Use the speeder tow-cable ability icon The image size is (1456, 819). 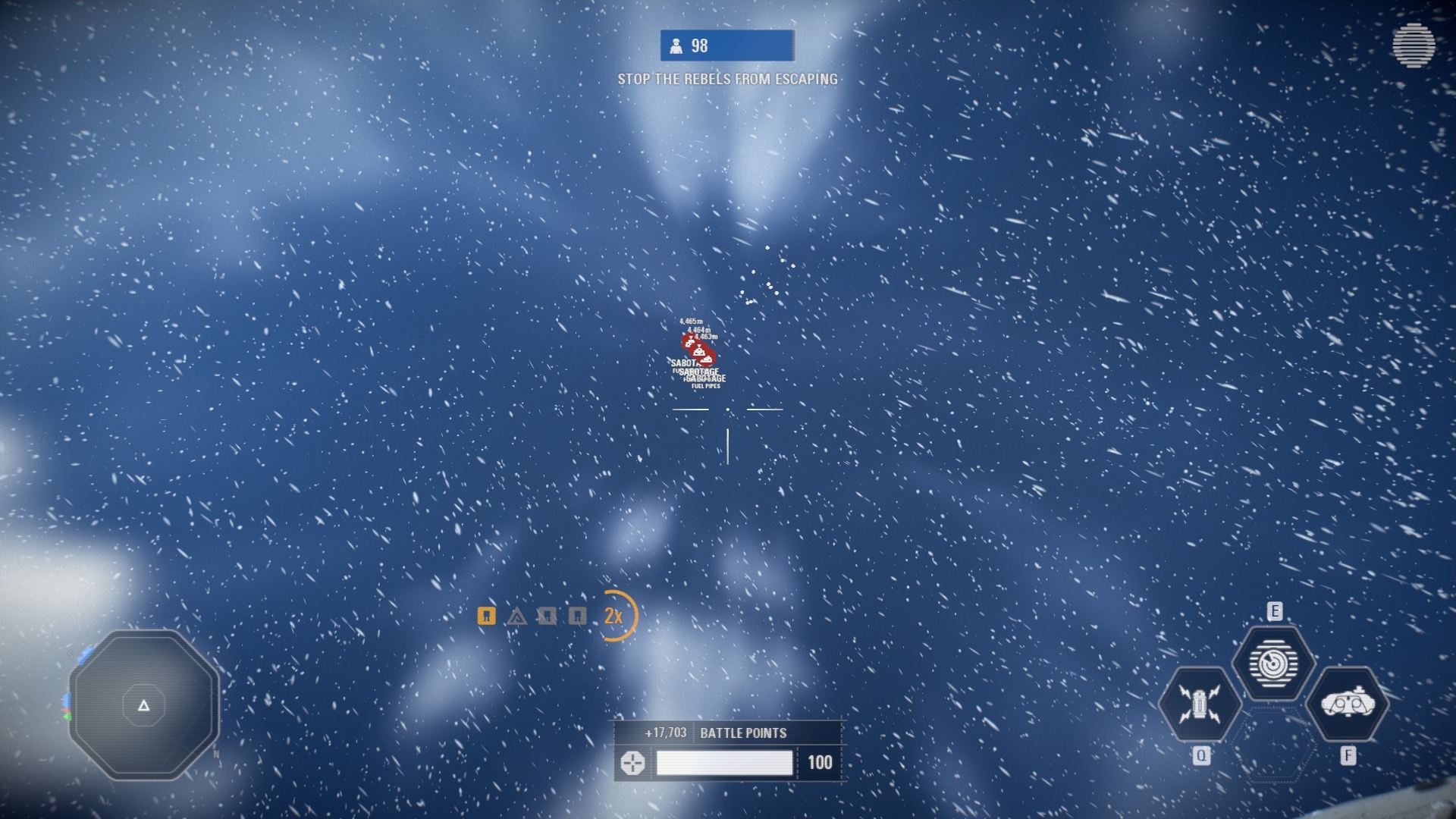pyautogui.click(x=1347, y=704)
